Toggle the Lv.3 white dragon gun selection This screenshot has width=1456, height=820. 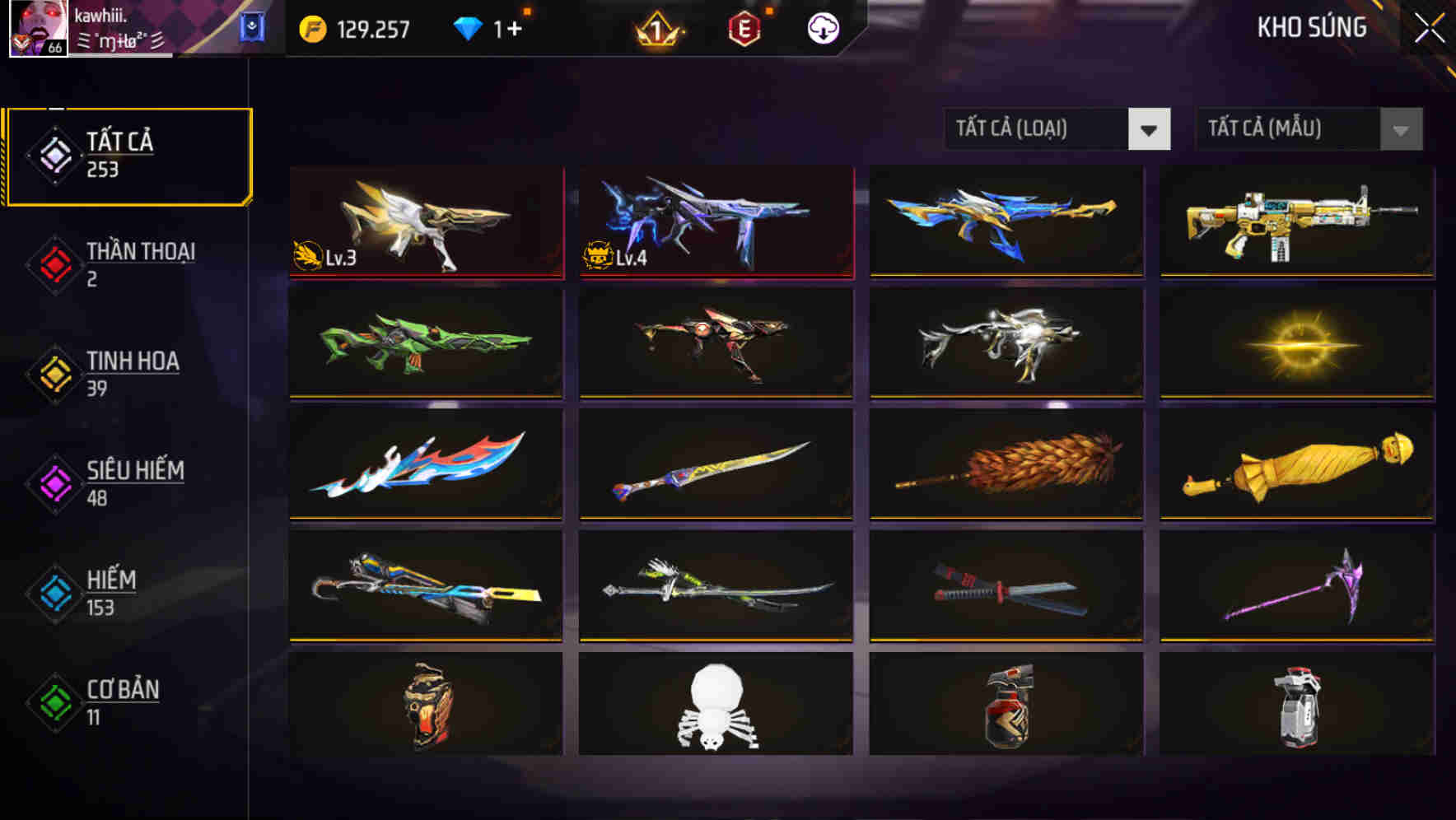pyautogui.click(x=426, y=222)
